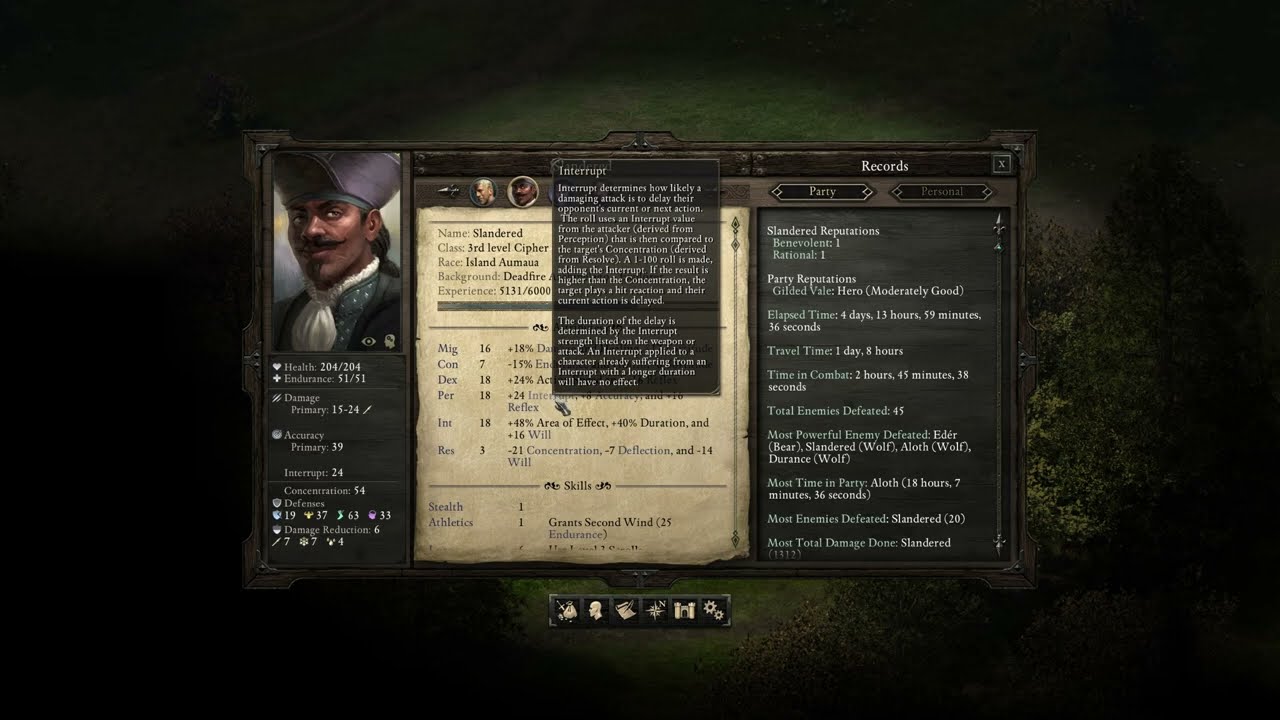Image resolution: width=1280 pixels, height=720 pixels.
Task: Click the Interrupt stat in the left panel
Action: pyautogui.click(x=313, y=473)
